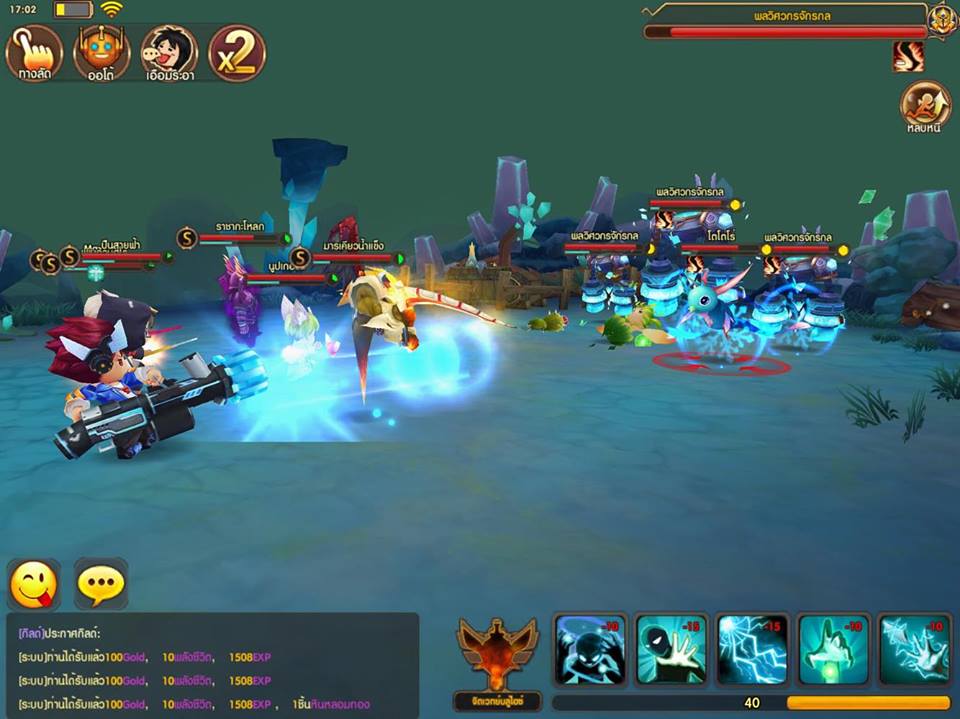
Task: Open the emoji smiley face button
Action: tap(34, 585)
